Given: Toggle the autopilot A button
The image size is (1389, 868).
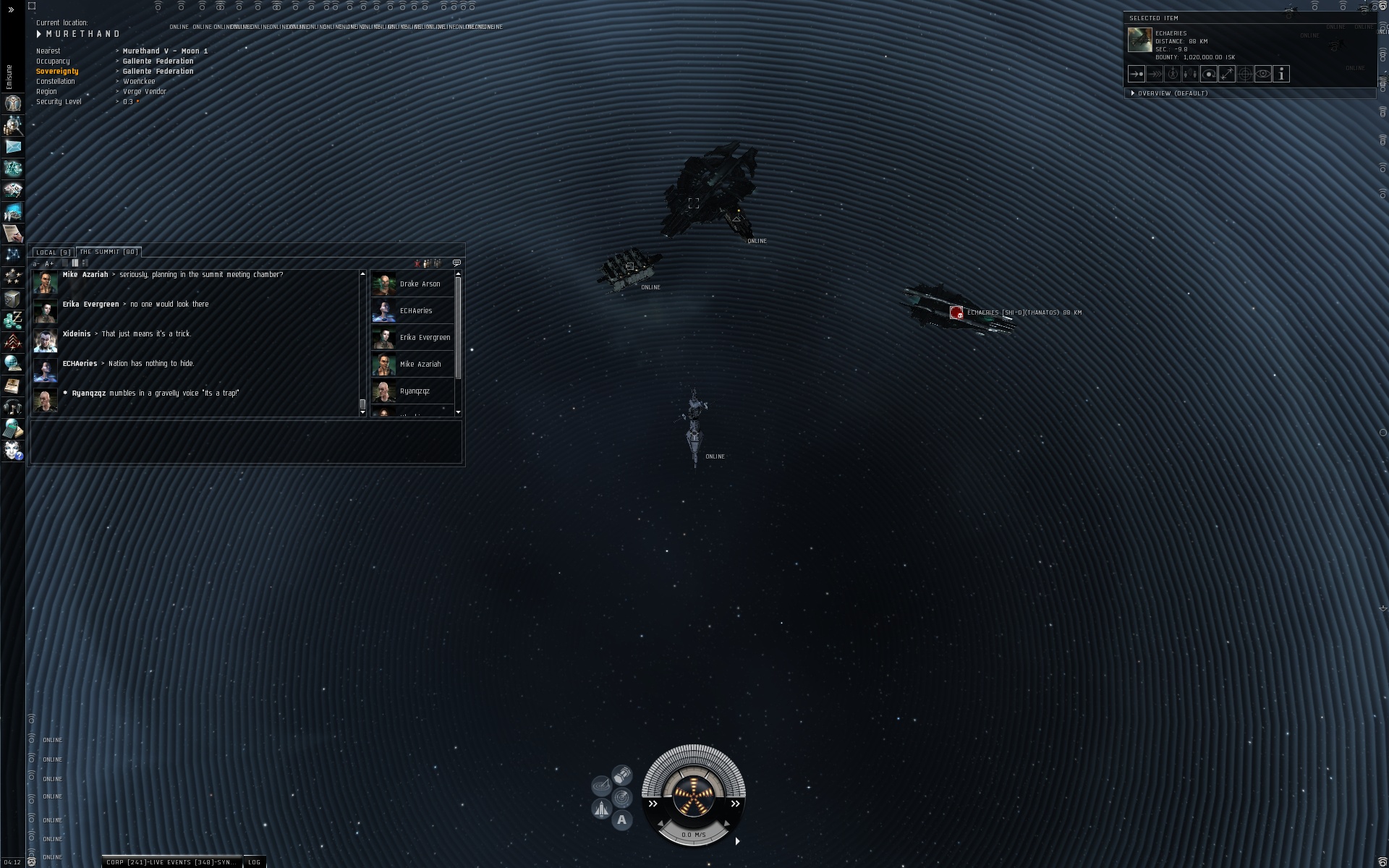Looking at the screenshot, I should coord(621,820).
